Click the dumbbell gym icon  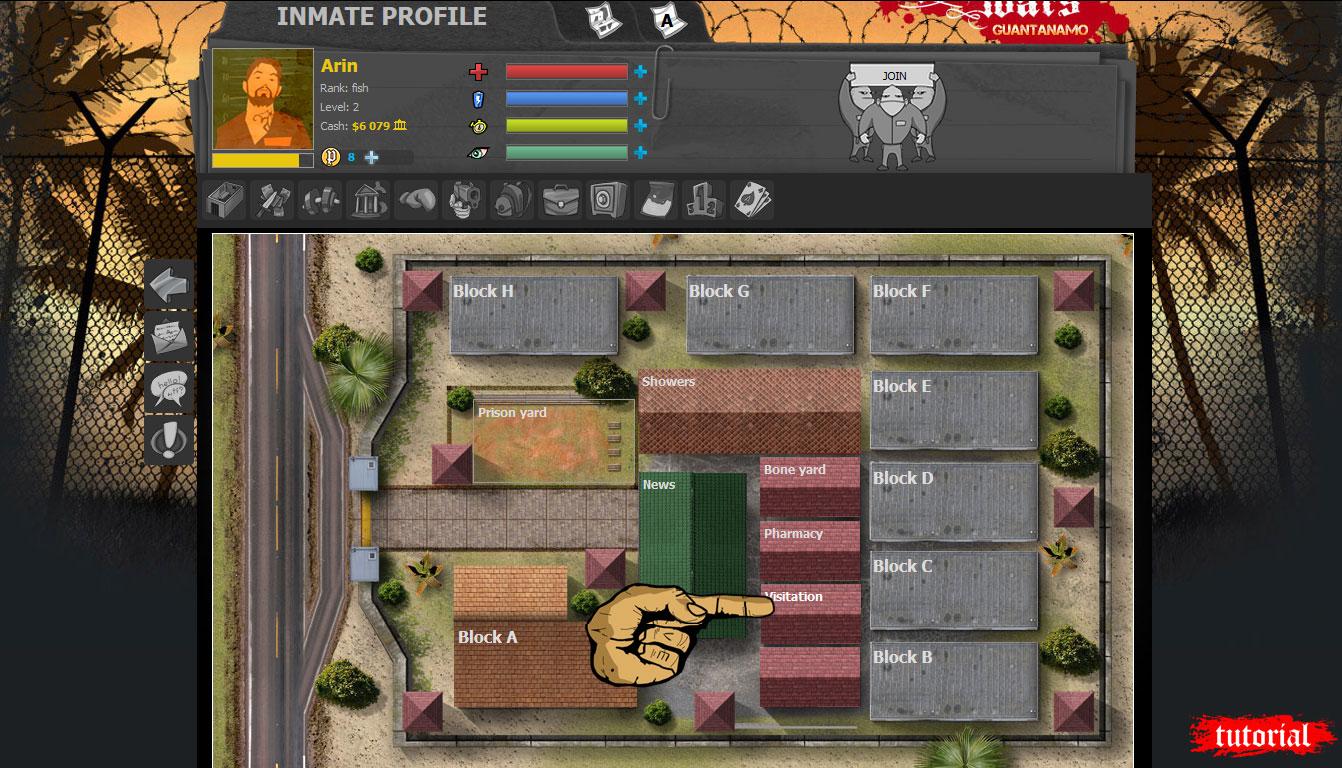click(x=319, y=200)
